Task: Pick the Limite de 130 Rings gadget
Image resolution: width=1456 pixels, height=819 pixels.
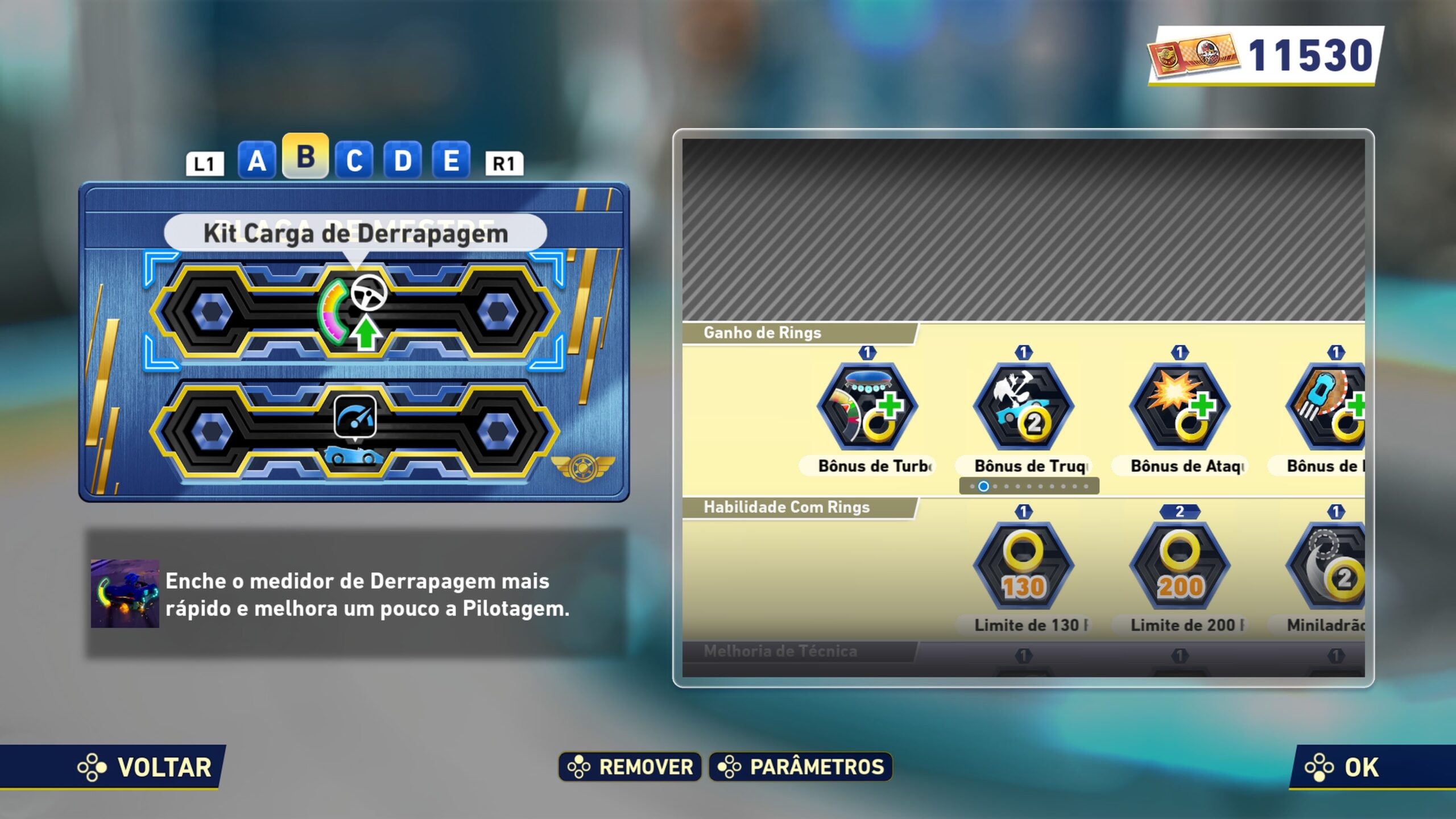Action: (x=1023, y=566)
